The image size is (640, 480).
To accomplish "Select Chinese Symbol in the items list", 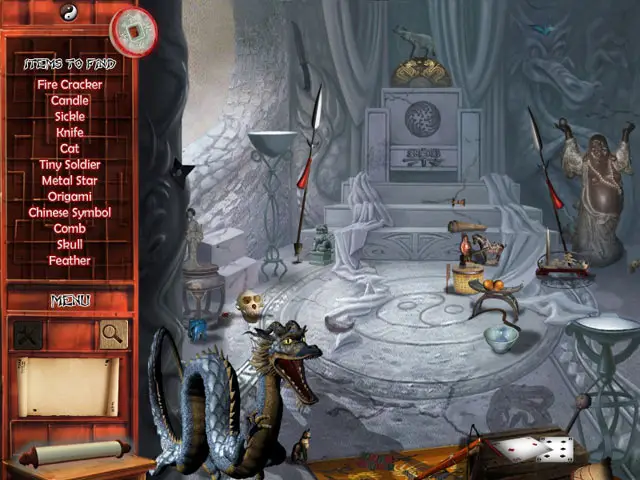I will coord(70,212).
